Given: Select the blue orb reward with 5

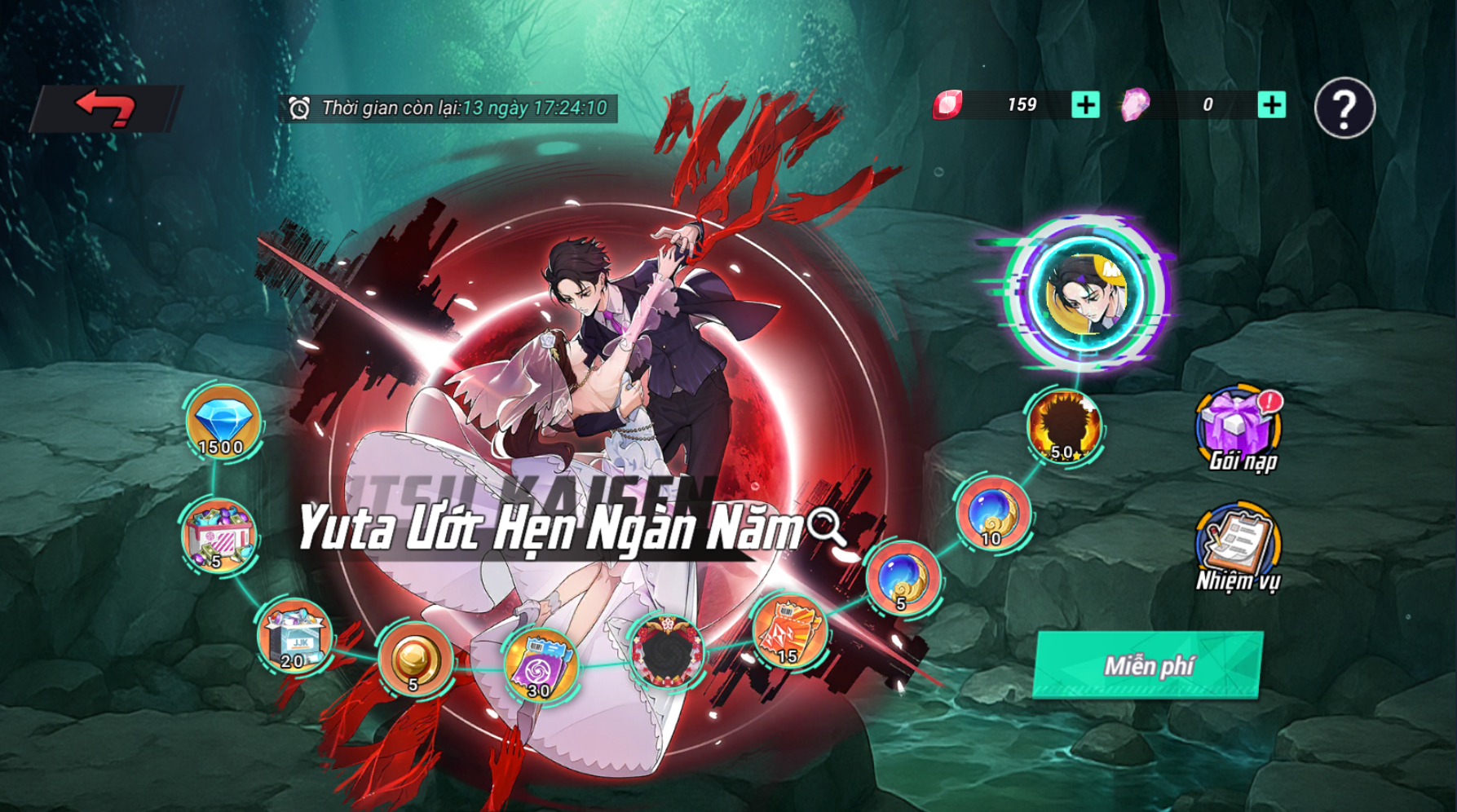Looking at the screenshot, I should (x=903, y=579).
